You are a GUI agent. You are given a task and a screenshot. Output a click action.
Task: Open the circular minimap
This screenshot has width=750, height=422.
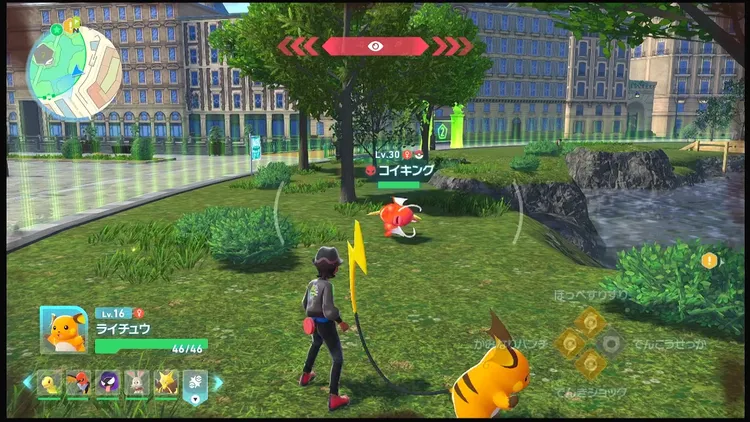(x=73, y=70)
